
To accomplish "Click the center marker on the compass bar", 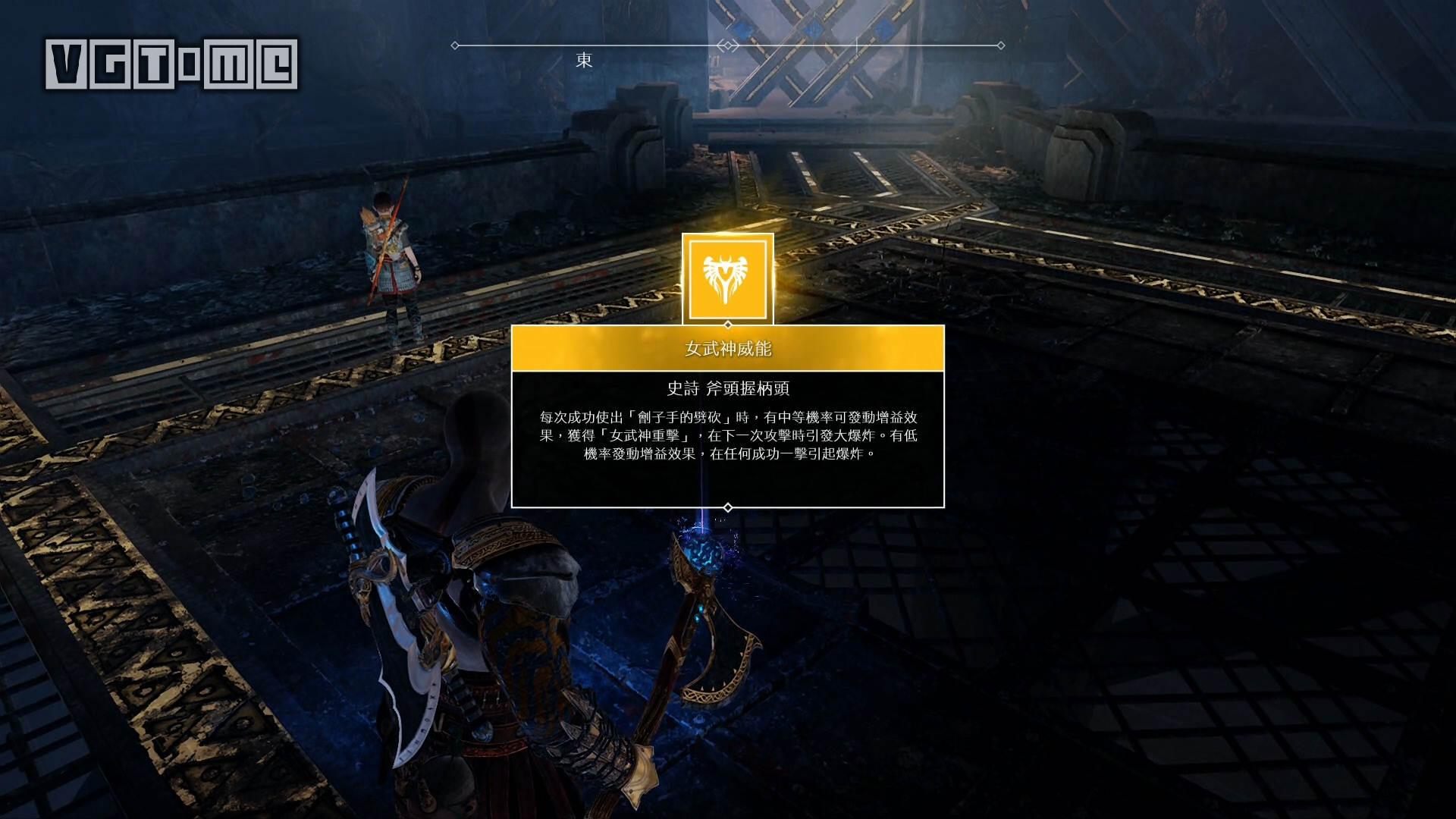I will pyautogui.click(x=728, y=44).
